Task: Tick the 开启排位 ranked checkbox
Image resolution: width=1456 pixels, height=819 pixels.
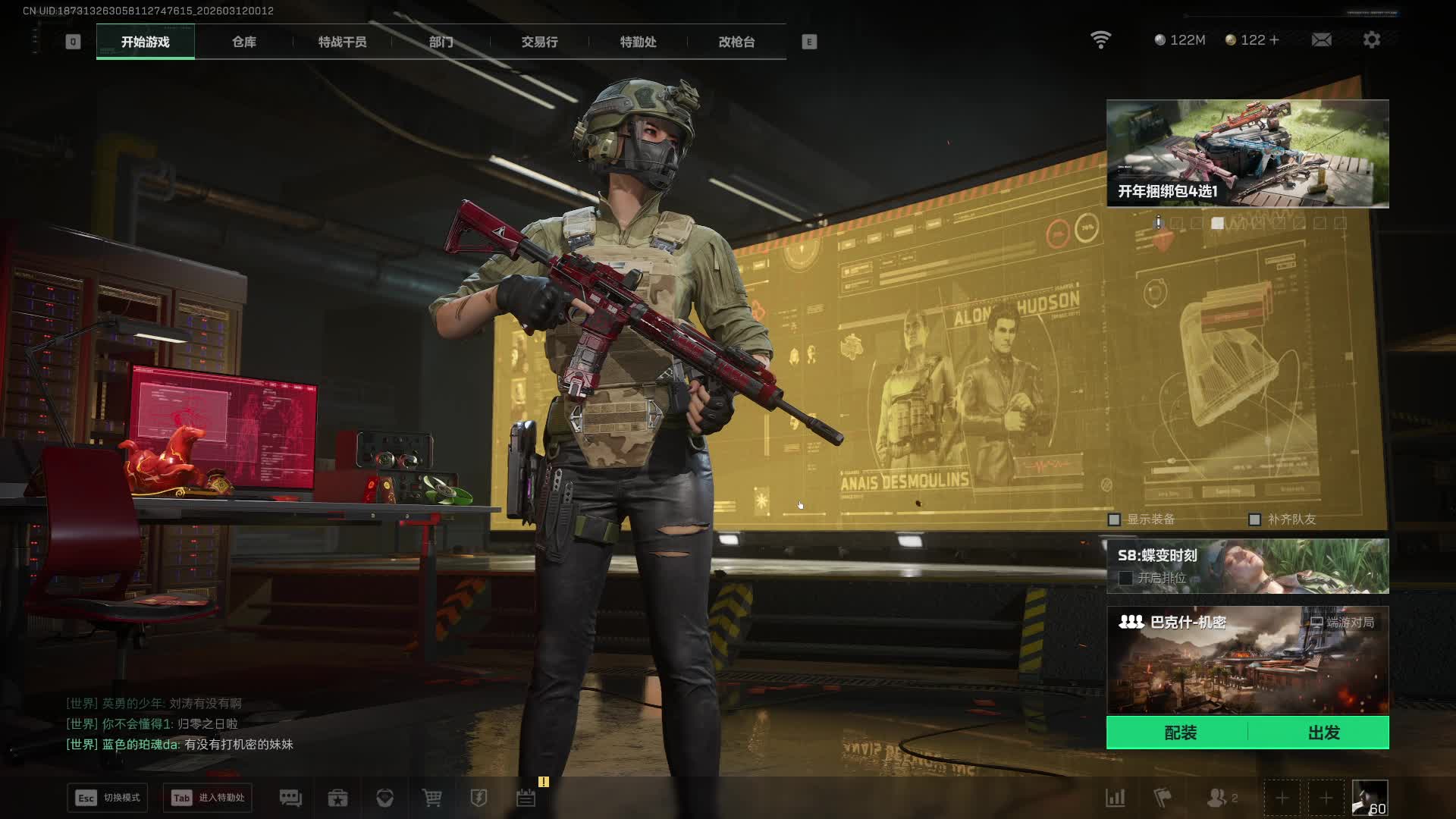Action: (x=1125, y=578)
